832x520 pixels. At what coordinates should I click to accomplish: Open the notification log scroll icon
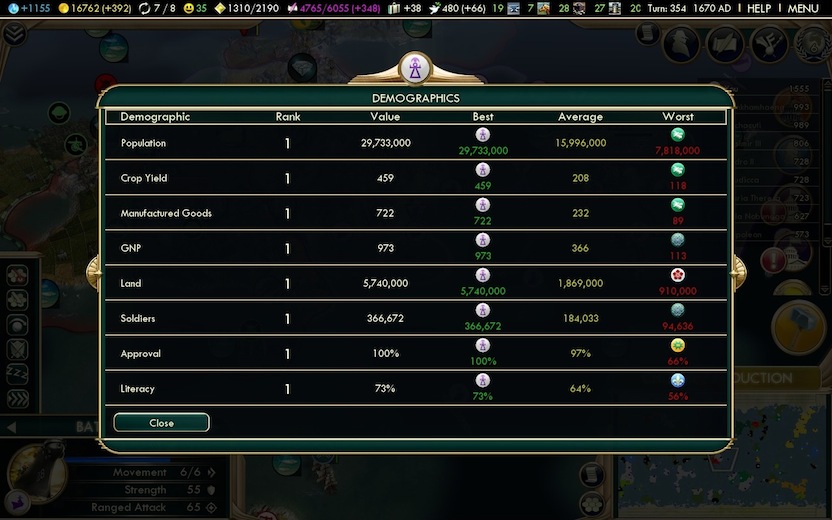647,33
